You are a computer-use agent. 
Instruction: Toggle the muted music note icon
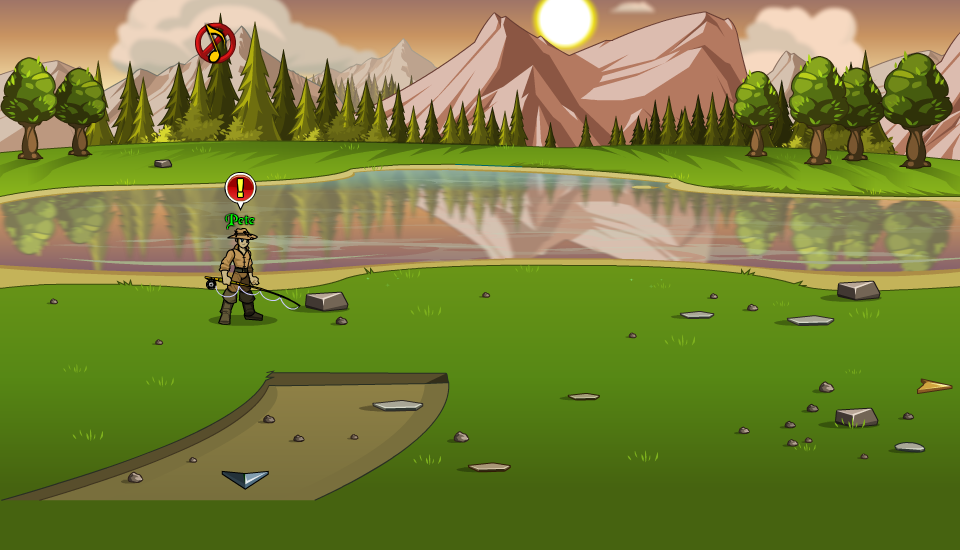tap(215, 43)
